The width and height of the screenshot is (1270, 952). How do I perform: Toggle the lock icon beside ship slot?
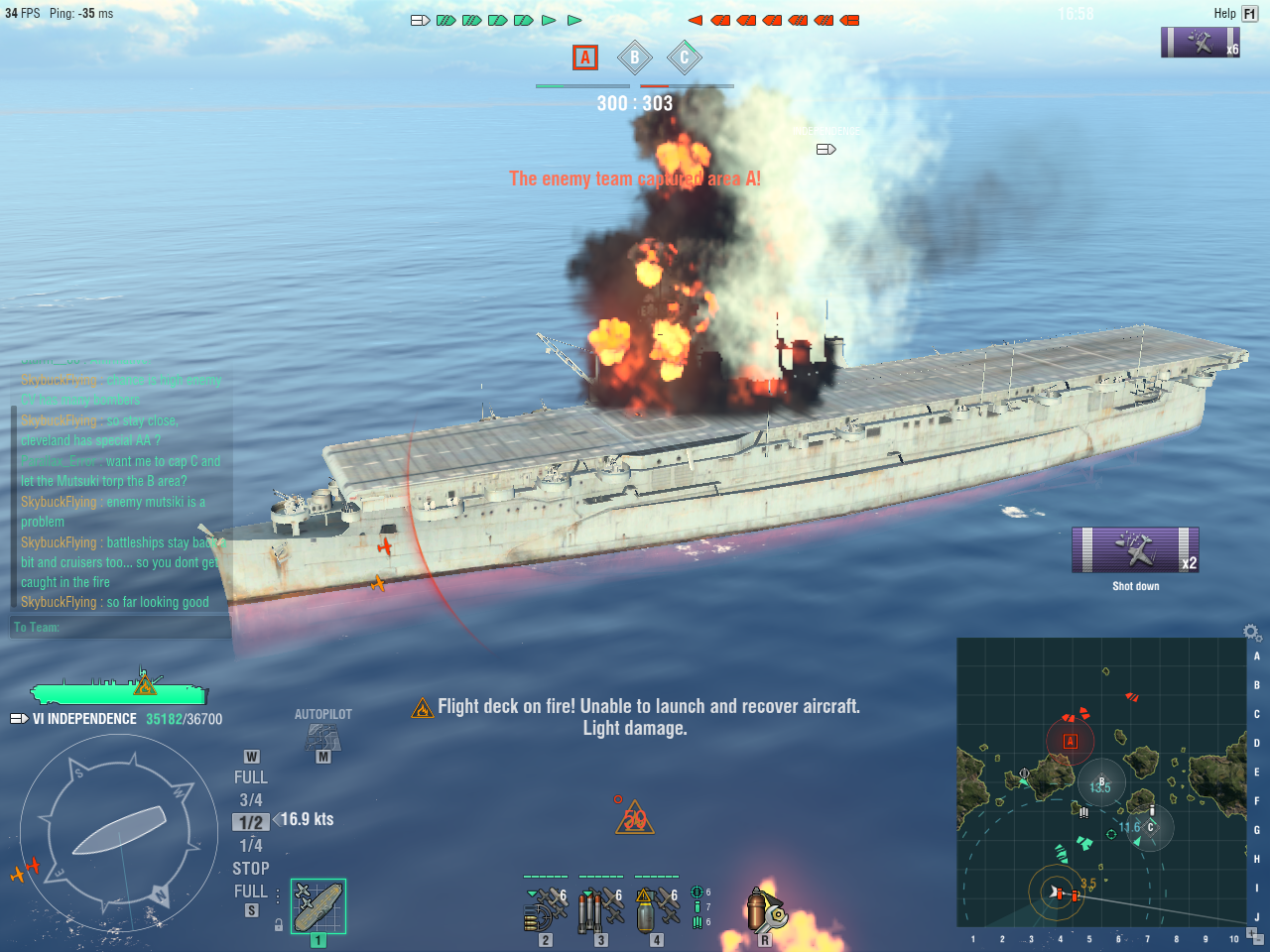click(279, 924)
